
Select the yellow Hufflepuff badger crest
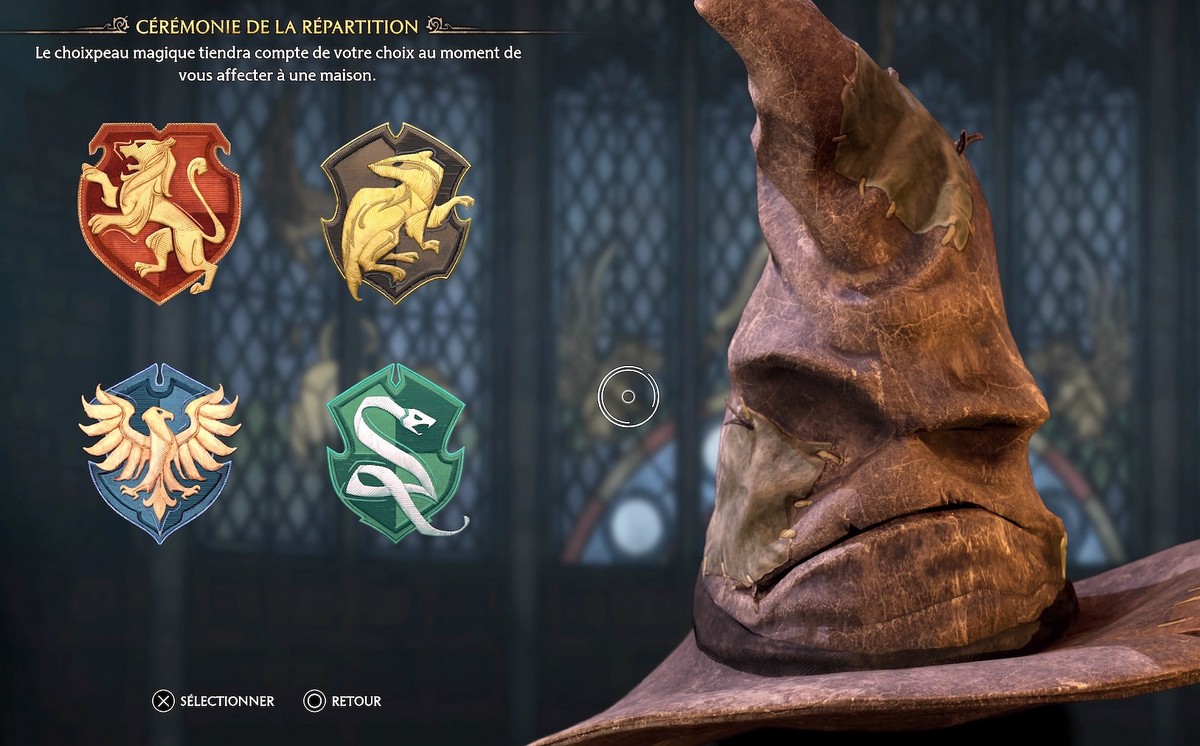click(396, 211)
